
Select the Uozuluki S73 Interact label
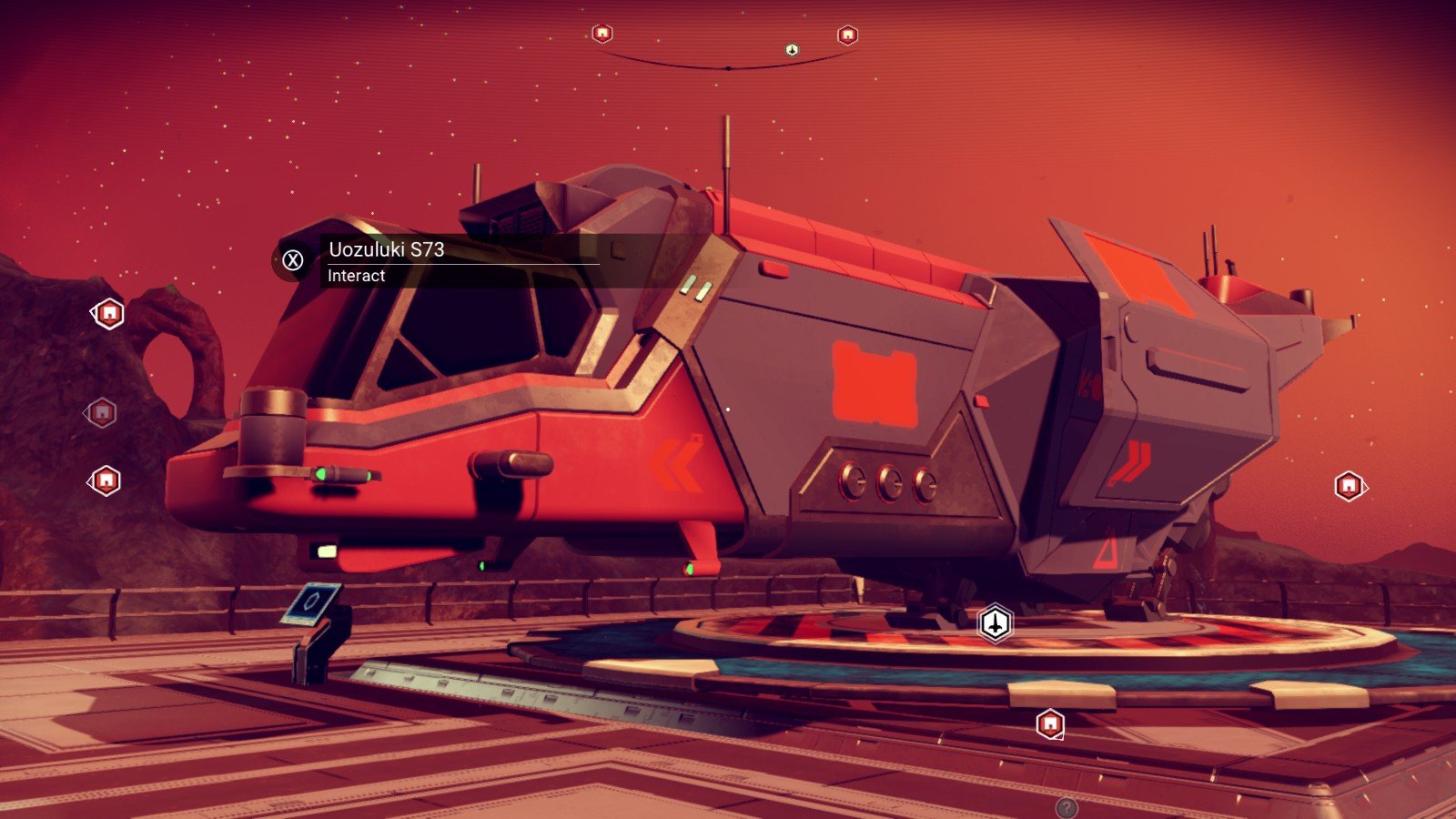(437, 261)
